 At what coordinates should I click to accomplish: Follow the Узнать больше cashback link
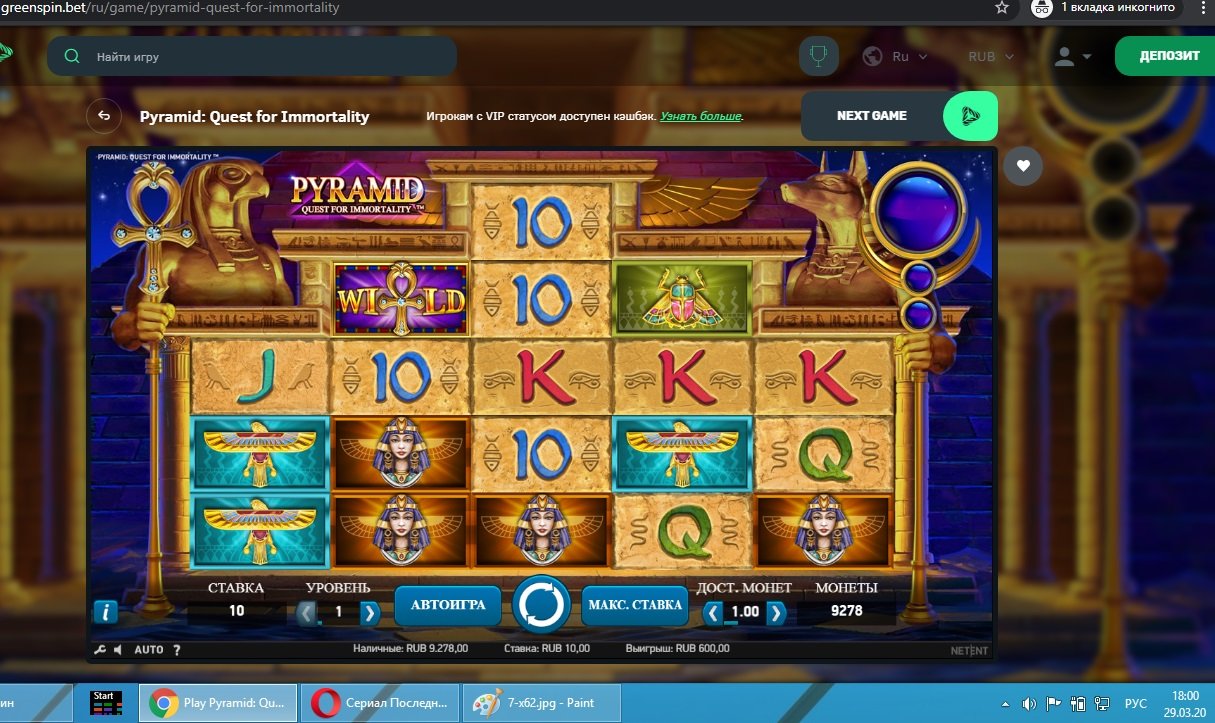(x=701, y=117)
